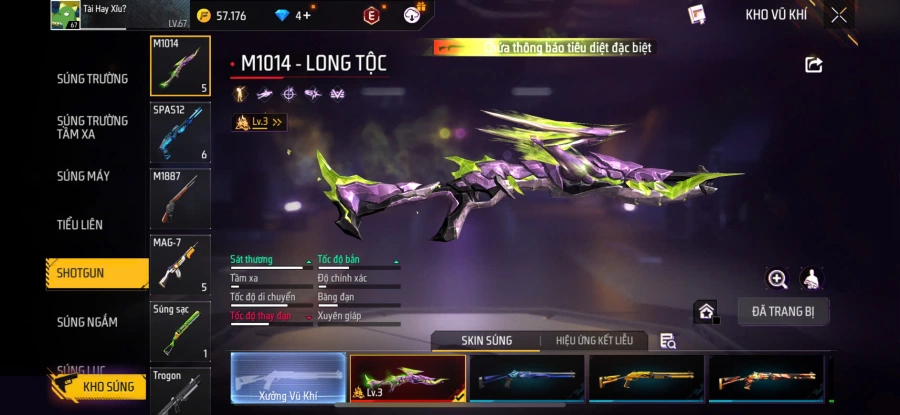
Task: Share the weapon skin via share icon
Action: (813, 65)
